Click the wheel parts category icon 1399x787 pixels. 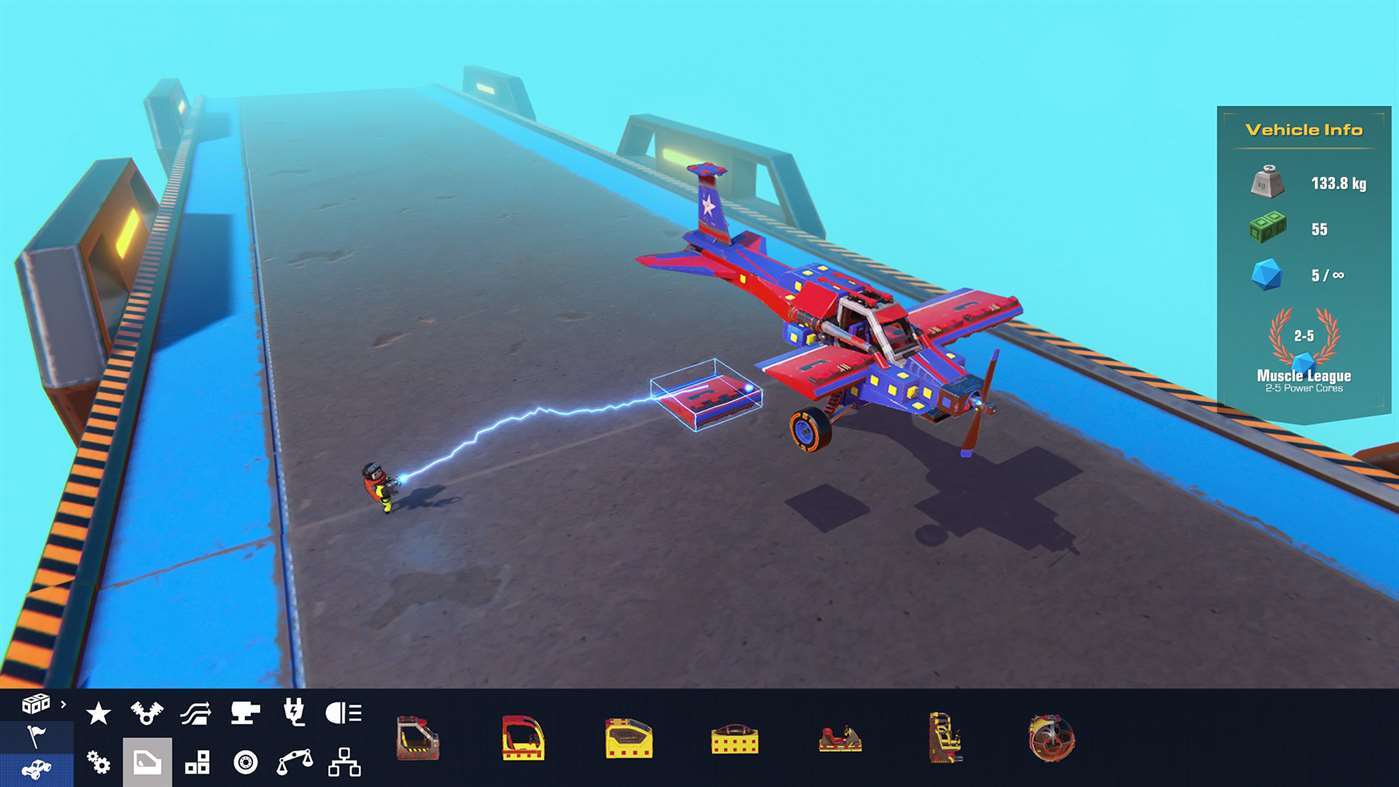pyautogui.click(x=245, y=763)
